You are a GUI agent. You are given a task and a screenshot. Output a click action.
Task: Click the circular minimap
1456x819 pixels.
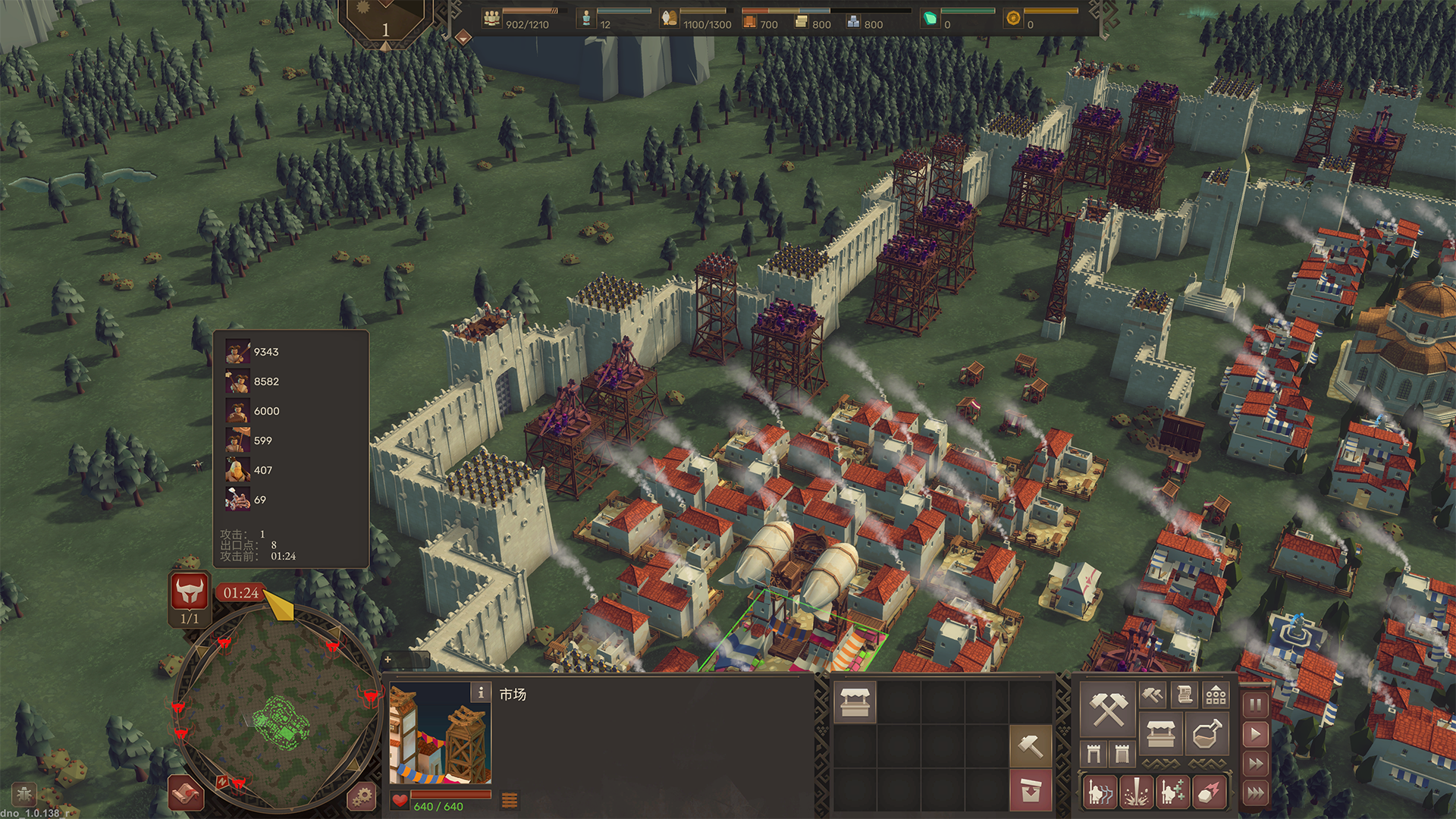coord(277,709)
